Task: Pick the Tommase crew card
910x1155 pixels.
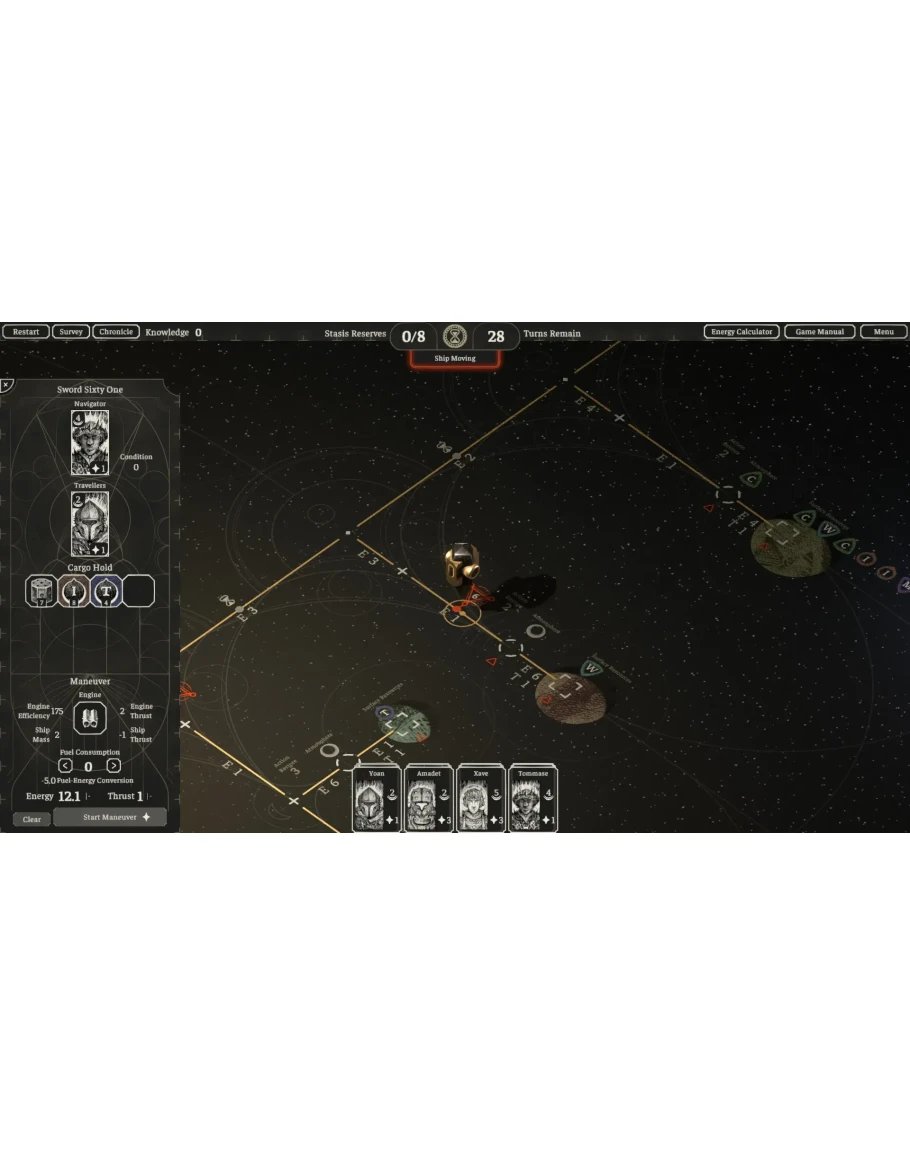Action: (x=533, y=799)
